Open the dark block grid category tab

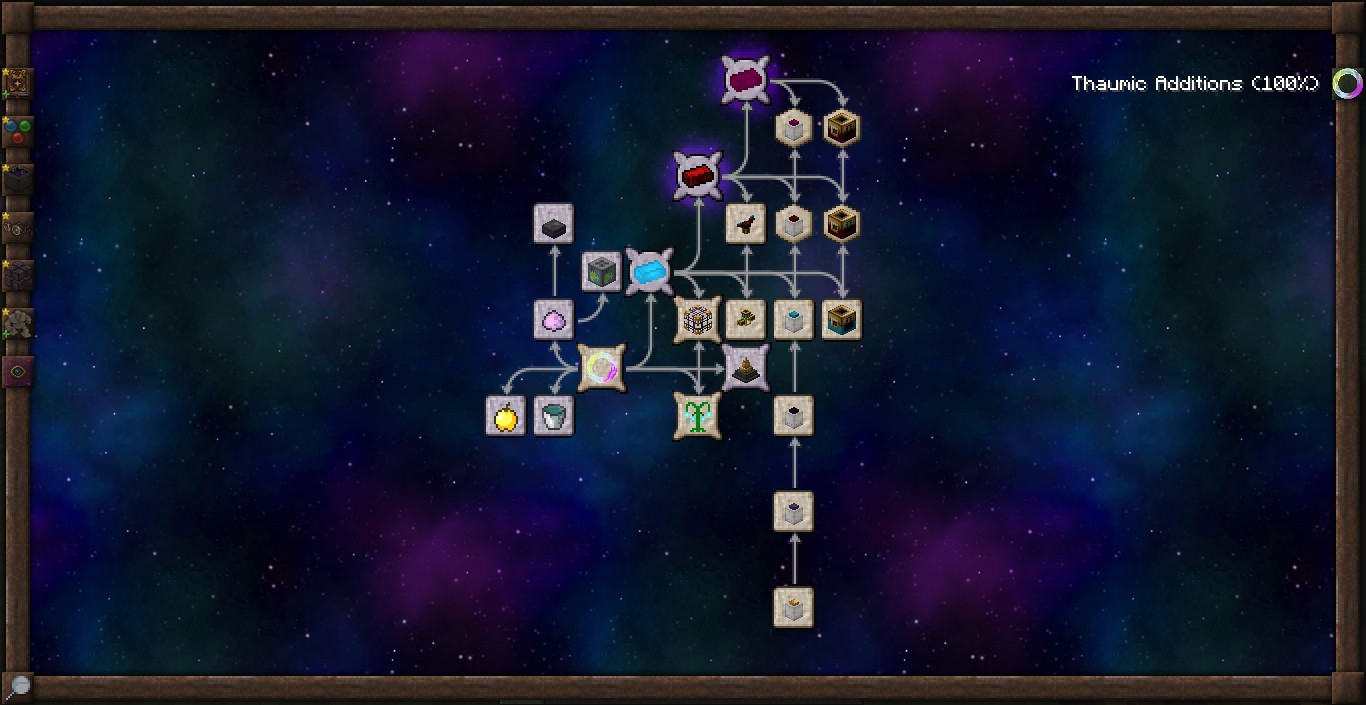pyautogui.click(x=18, y=275)
